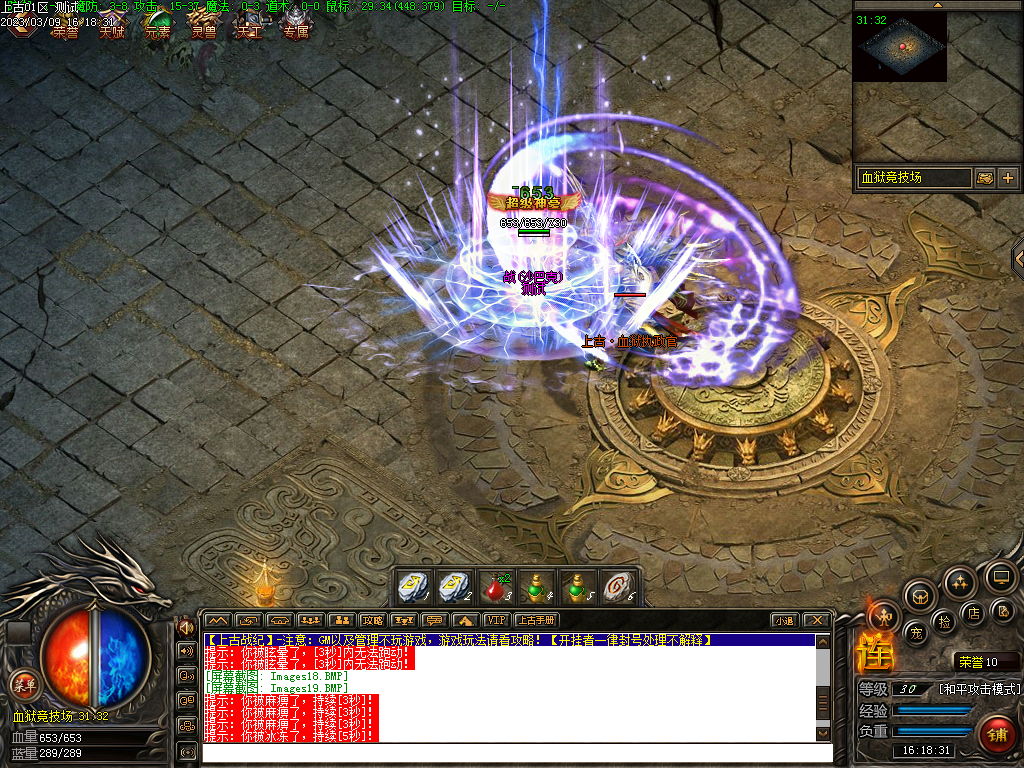Open the VIP panel
The width and height of the screenshot is (1024, 768).
(495, 621)
